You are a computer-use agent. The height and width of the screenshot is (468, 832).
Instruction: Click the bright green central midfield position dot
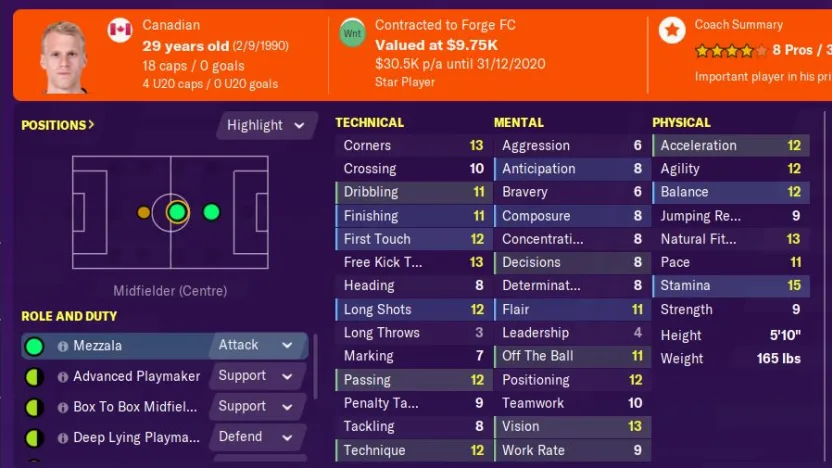pos(177,212)
